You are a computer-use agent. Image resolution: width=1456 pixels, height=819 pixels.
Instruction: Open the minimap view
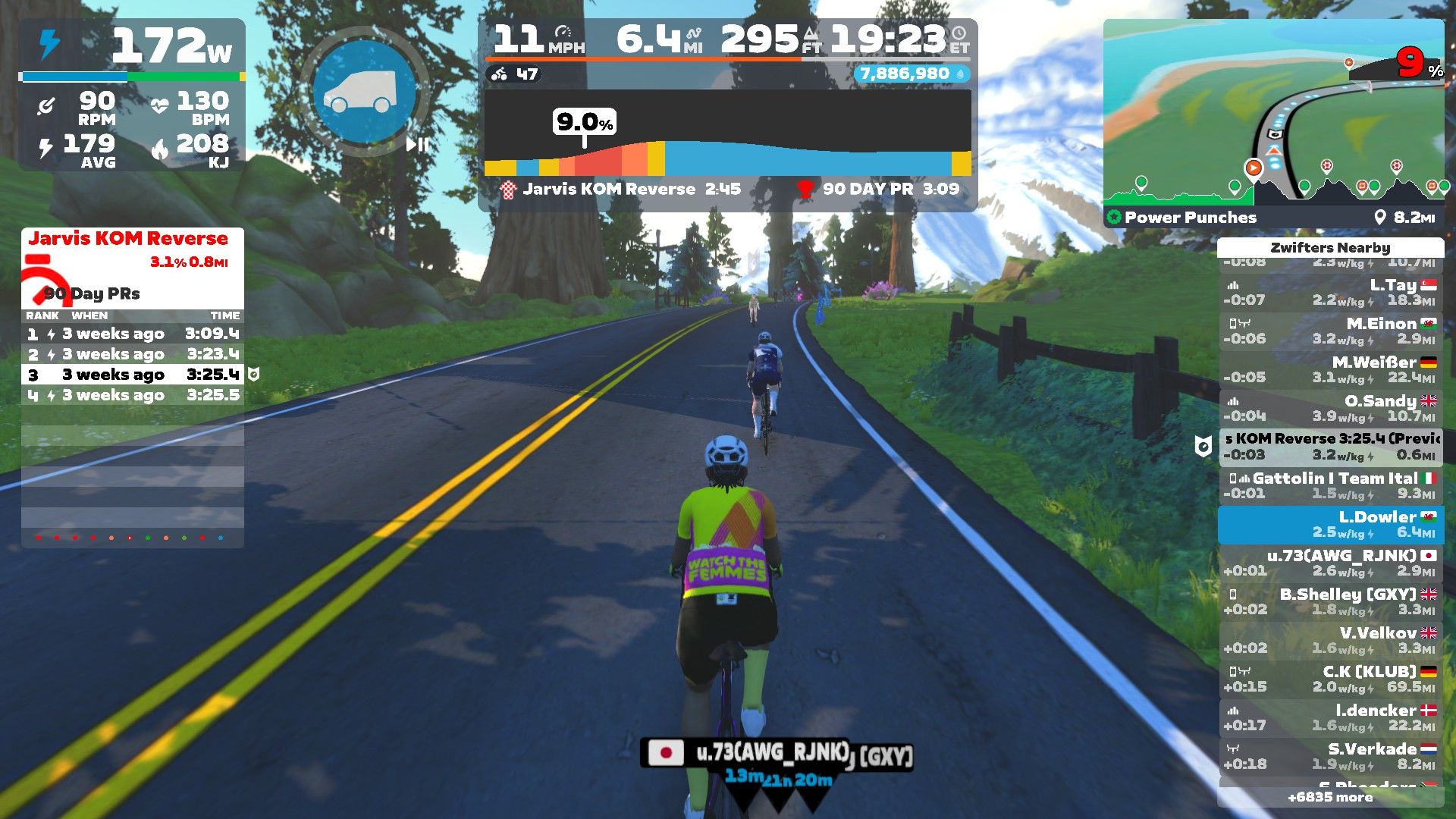pos(1273,114)
